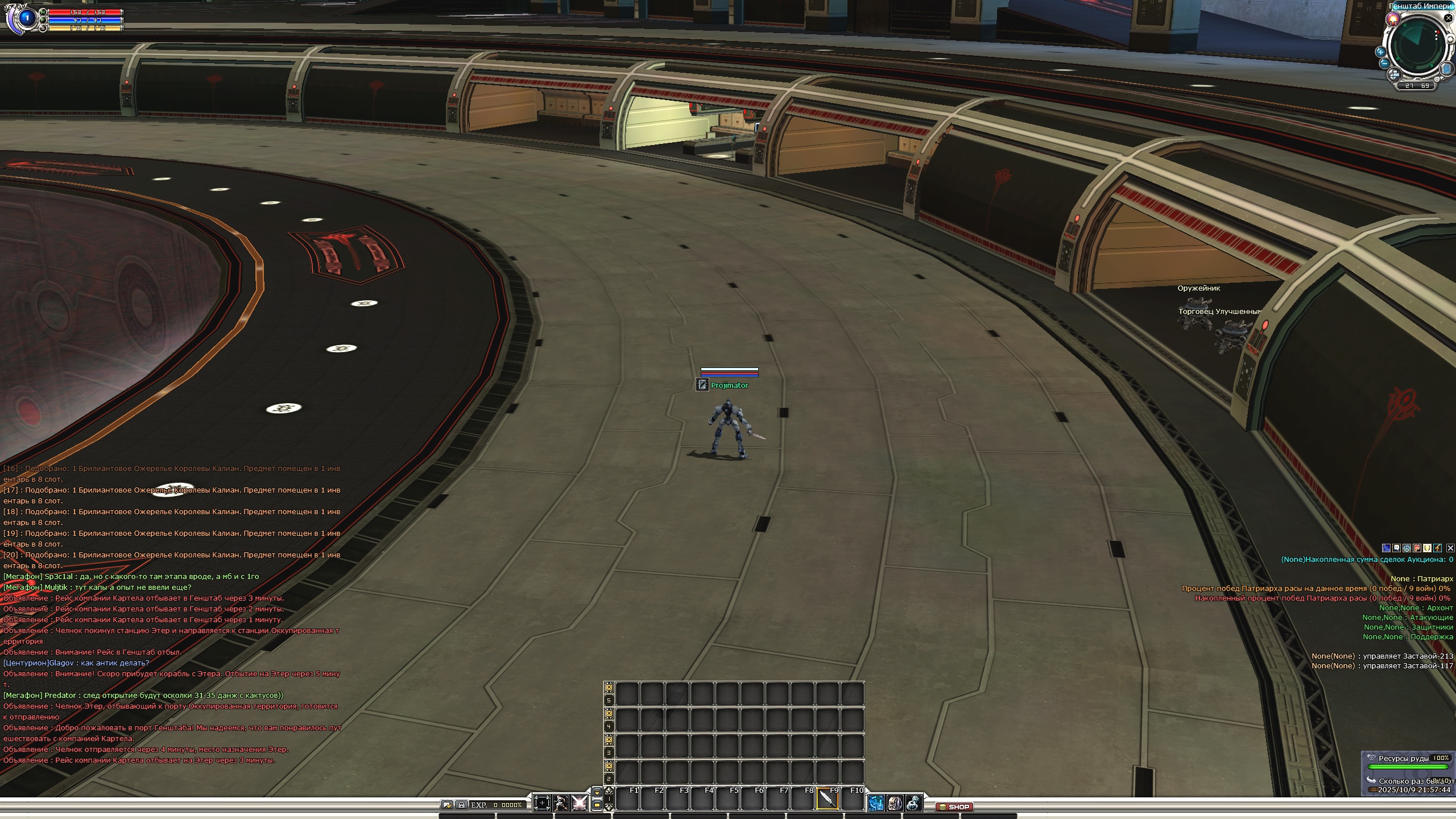Close the minimap with its X button
Viewport: 1456px width, 819px height.
click(1448, 18)
